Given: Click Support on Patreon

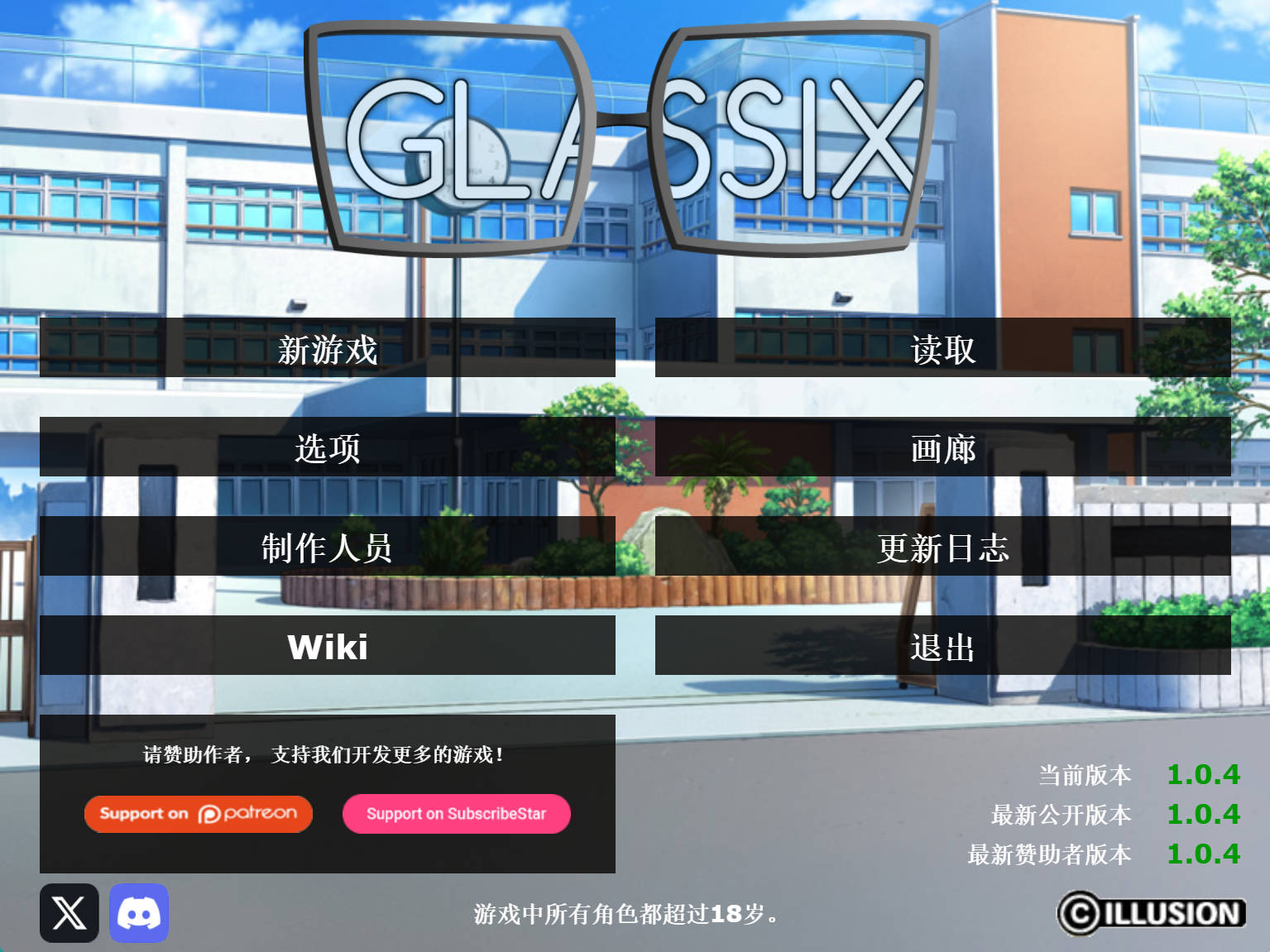Looking at the screenshot, I should tap(198, 814).
